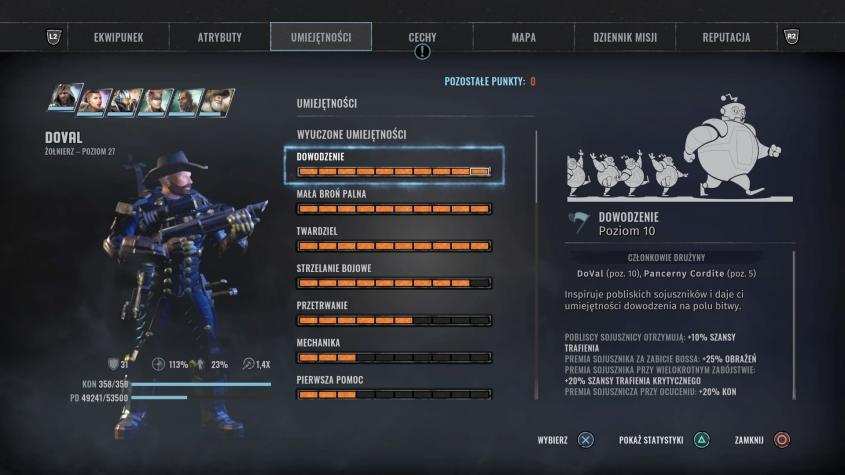
Task: Switch to the Ekwipunek tab
Action: (118, 37)
